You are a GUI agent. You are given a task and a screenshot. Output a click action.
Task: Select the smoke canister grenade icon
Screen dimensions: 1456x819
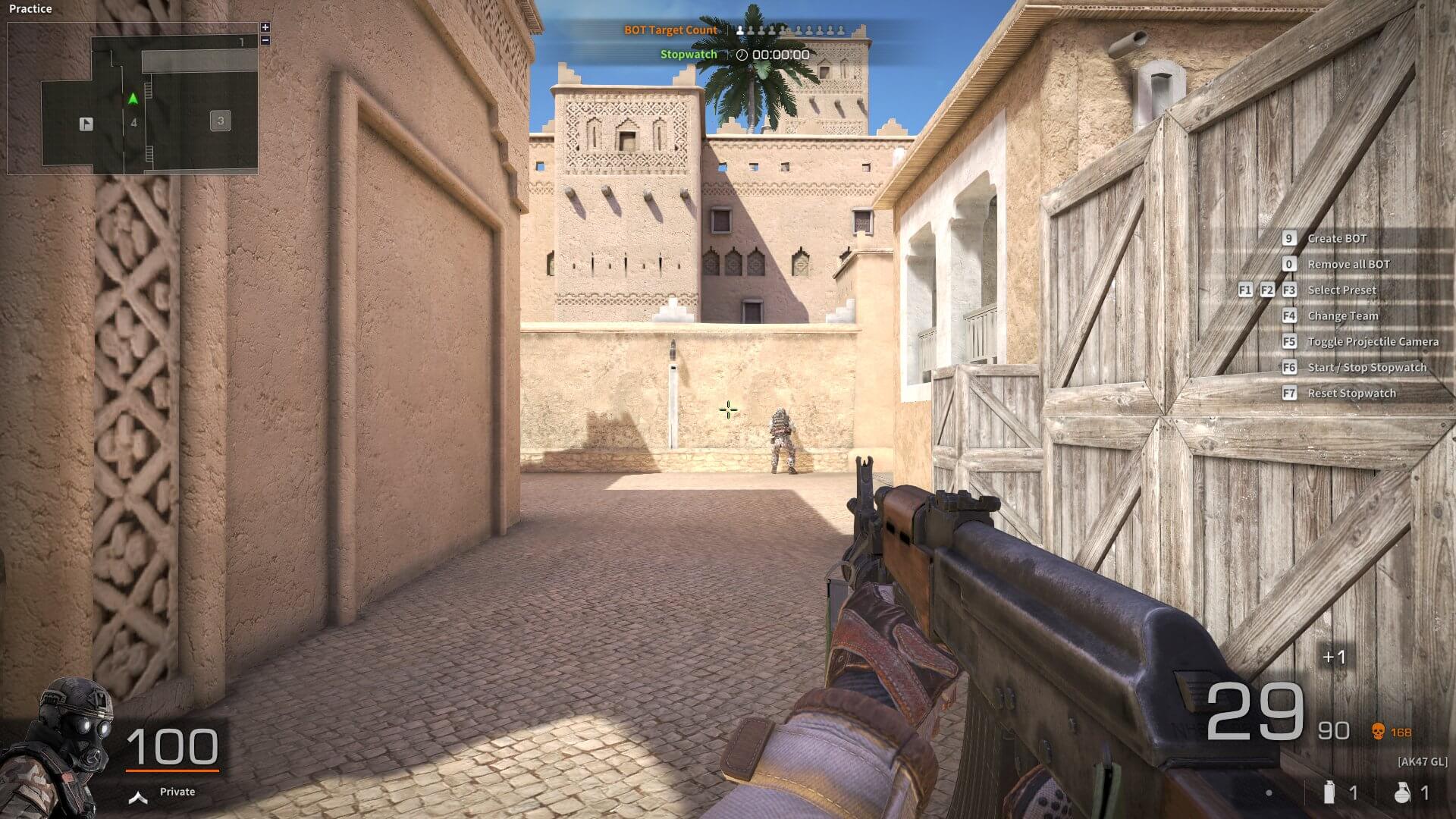click(1328, 792)
